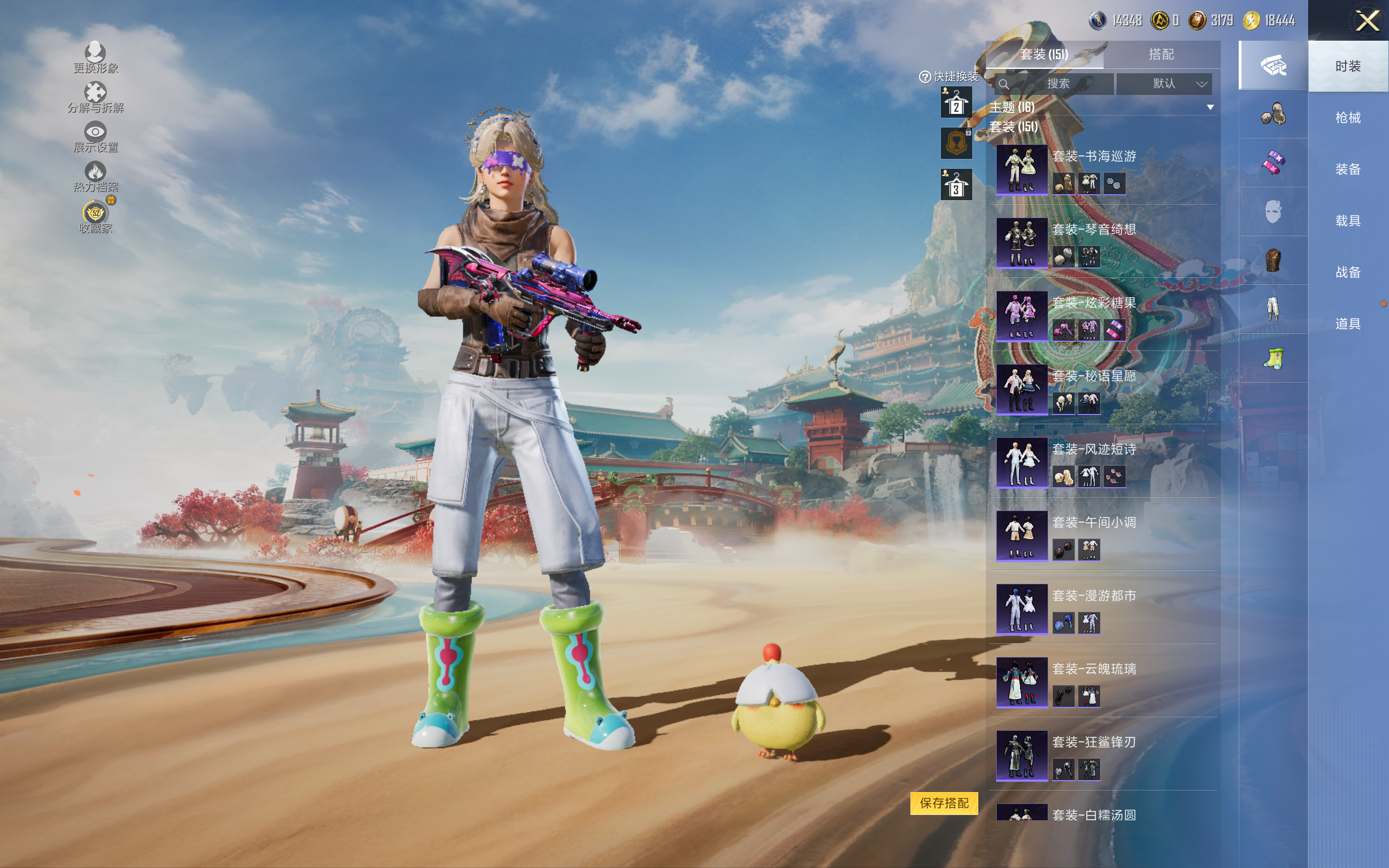Go to the 战备 section
Image resolution: width=1389 pixels, height=868 pixels.
click(1347, 272)
